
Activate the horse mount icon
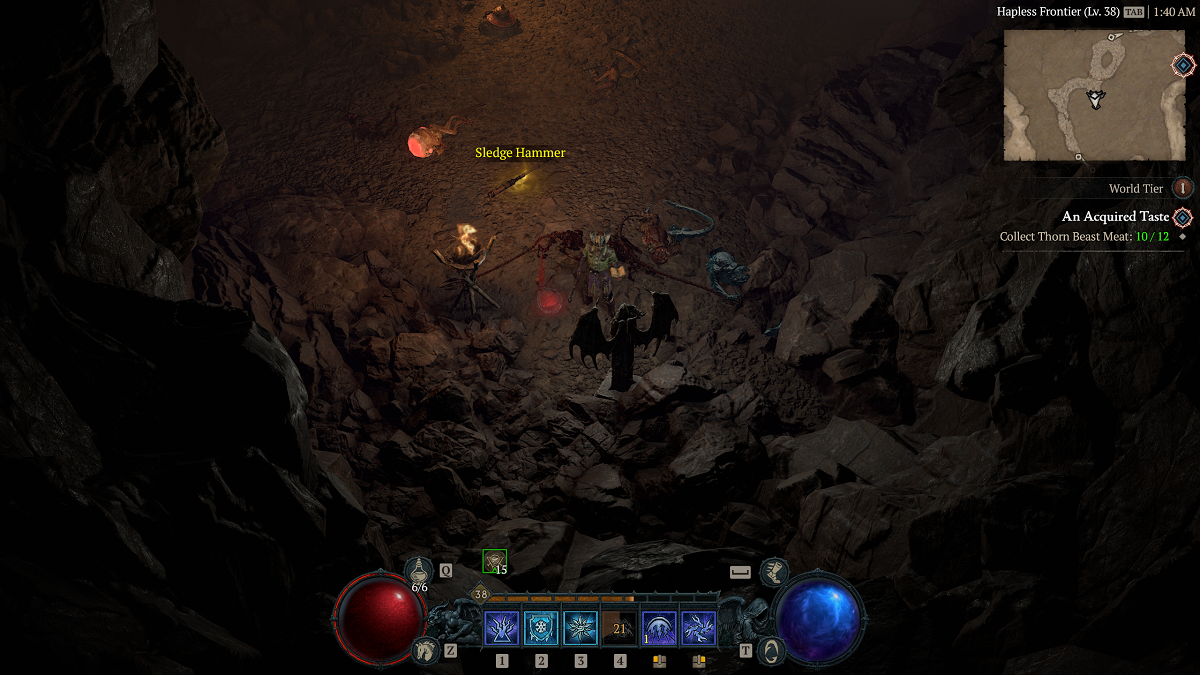click(426, 651)
